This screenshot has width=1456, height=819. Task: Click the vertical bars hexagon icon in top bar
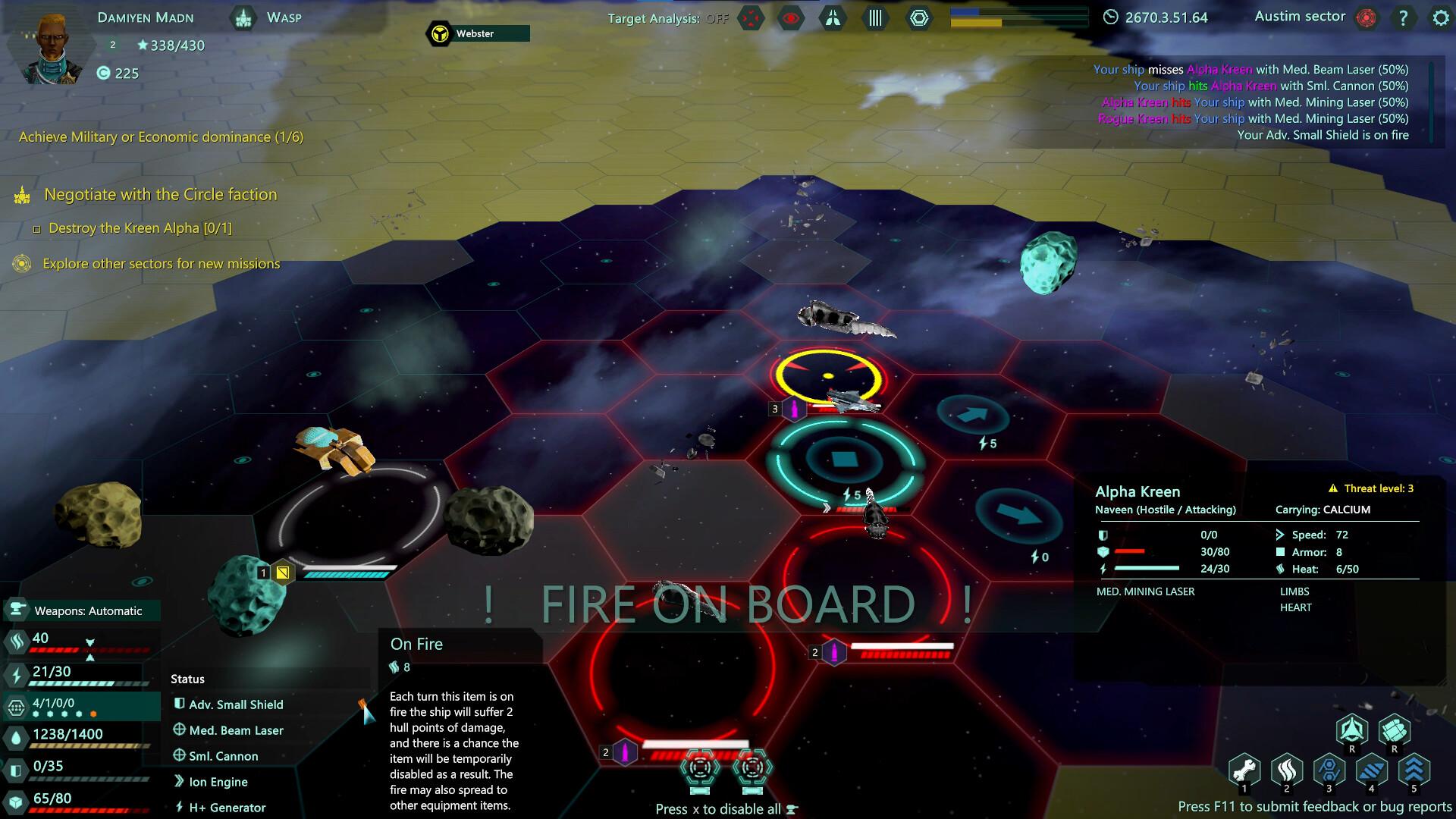point(874,17)
